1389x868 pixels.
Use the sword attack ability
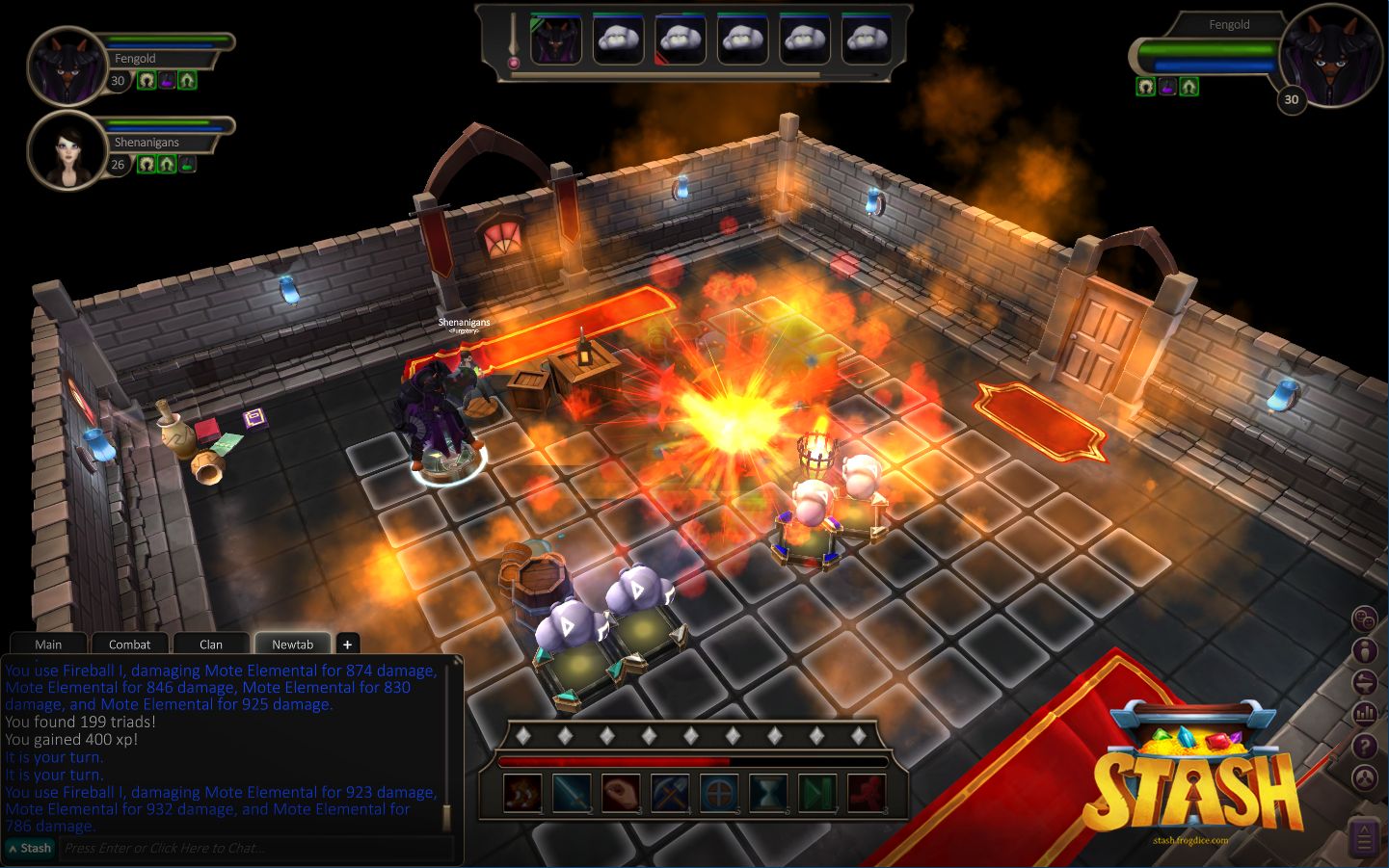(x=572, y=795)
